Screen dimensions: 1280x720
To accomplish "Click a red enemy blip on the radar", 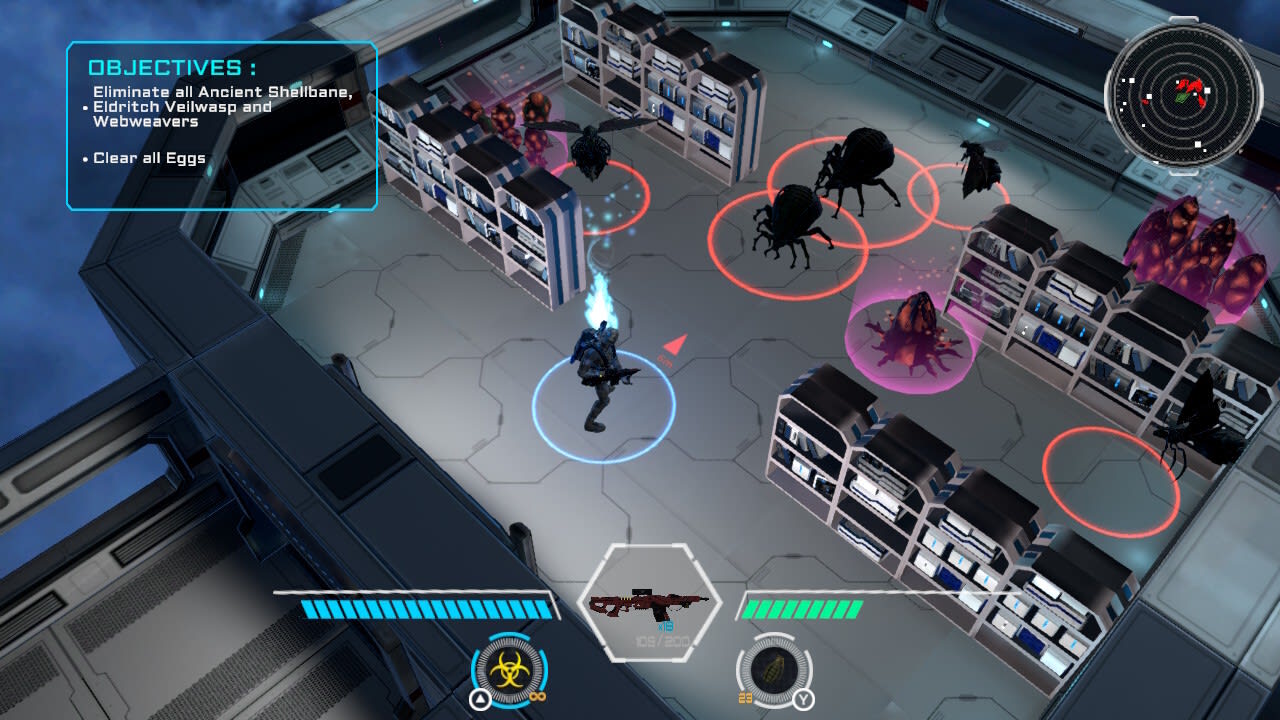I will (x=1196, y=85).
